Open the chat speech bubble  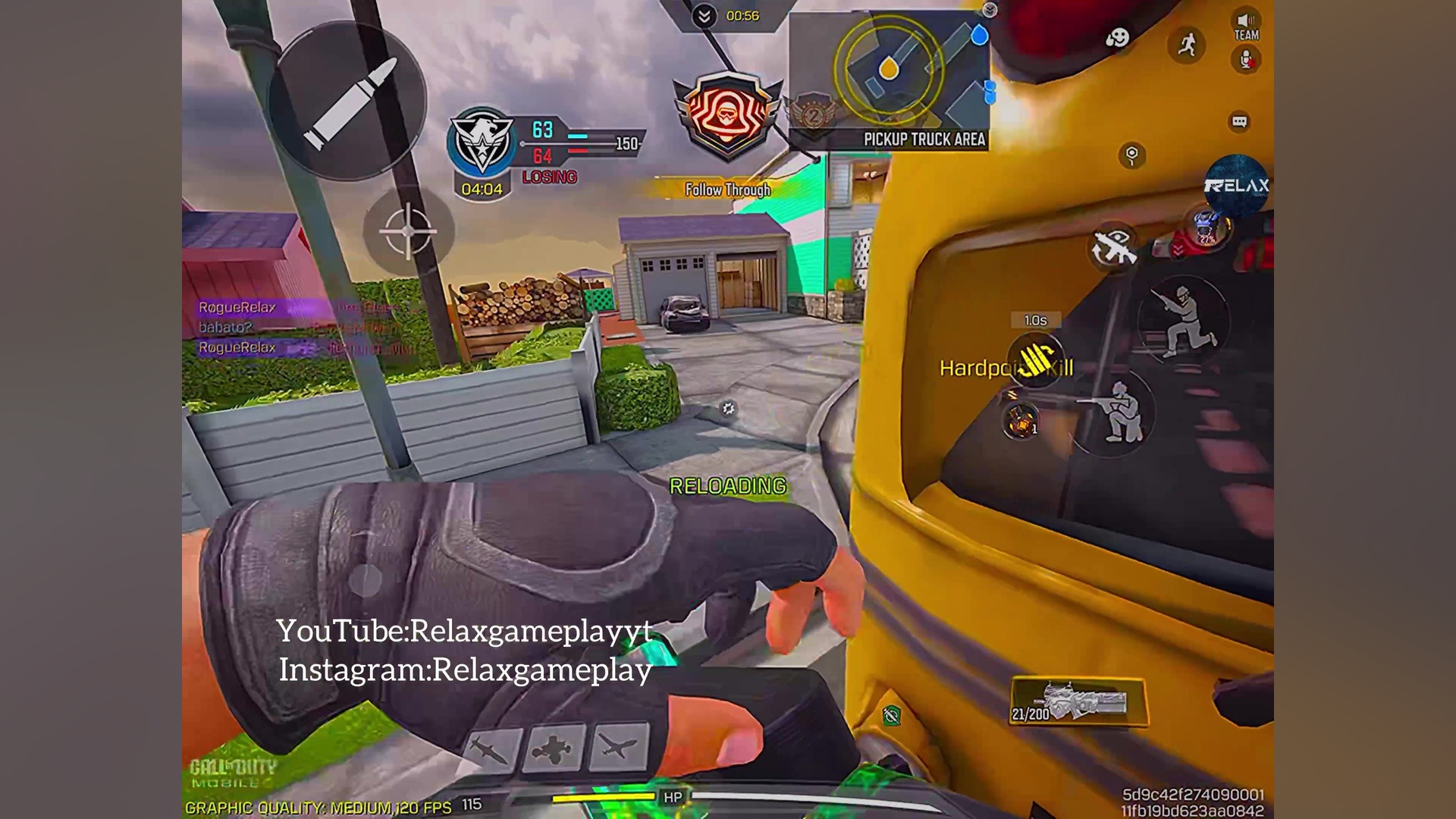[x=1239, y=121]
